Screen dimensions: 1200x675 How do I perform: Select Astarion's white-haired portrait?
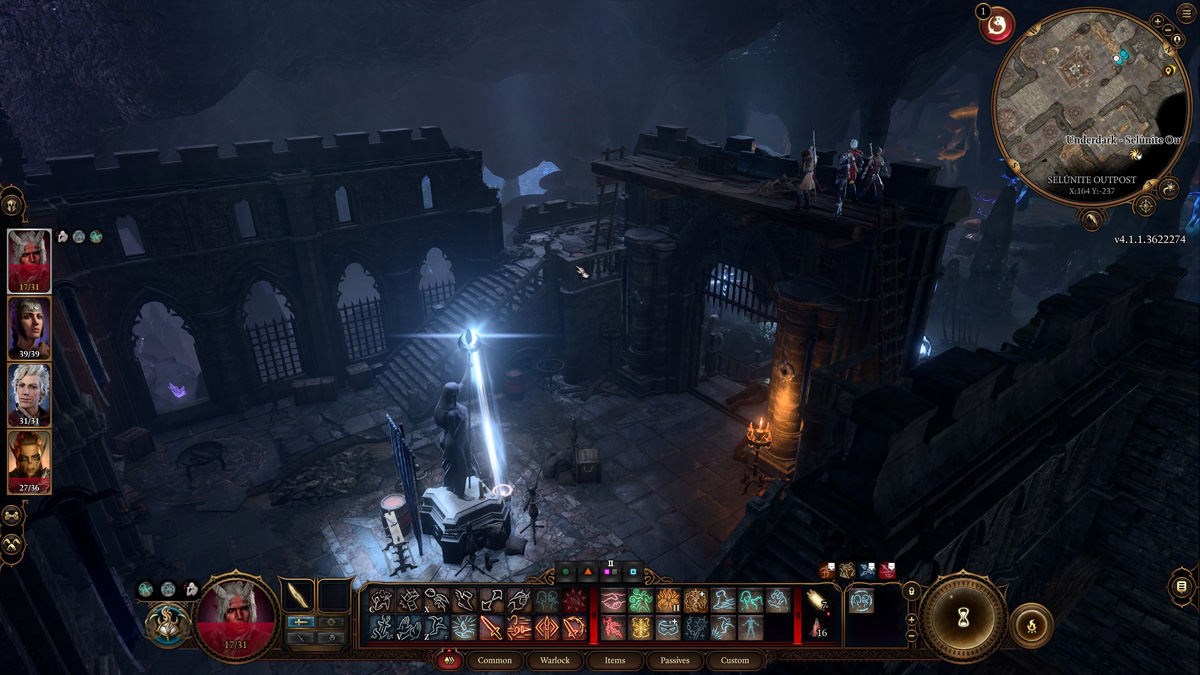pyautogui.click(x=30, y=393)
